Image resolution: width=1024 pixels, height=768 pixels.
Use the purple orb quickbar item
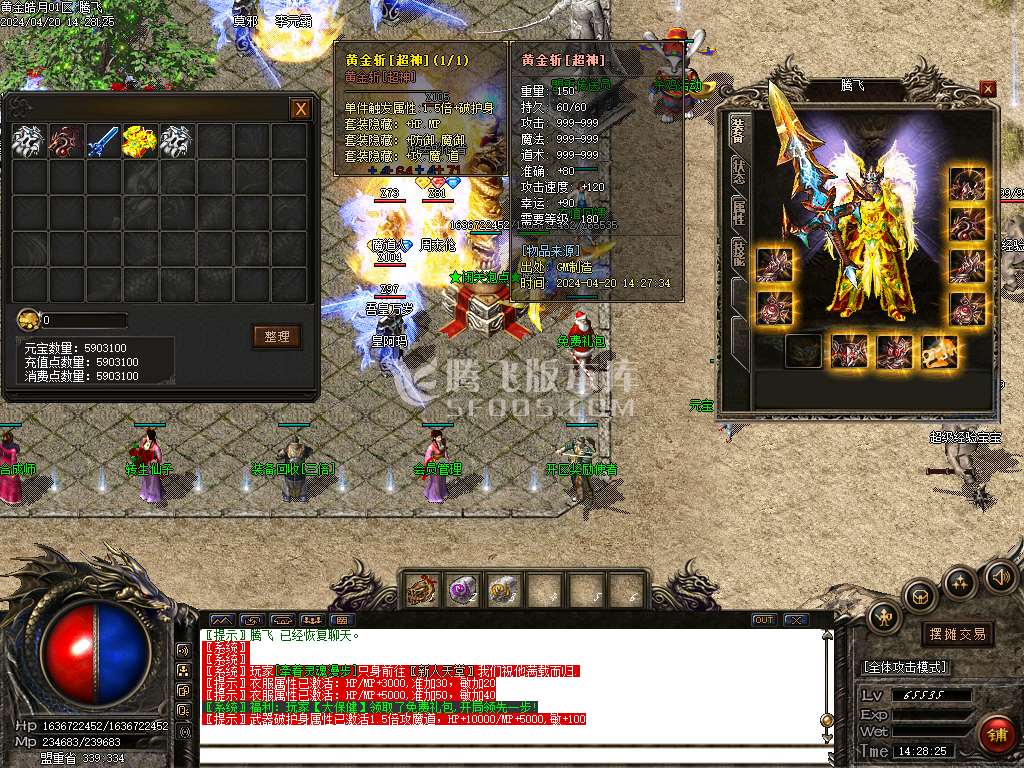pyautogui.click(x=462, y=590)
